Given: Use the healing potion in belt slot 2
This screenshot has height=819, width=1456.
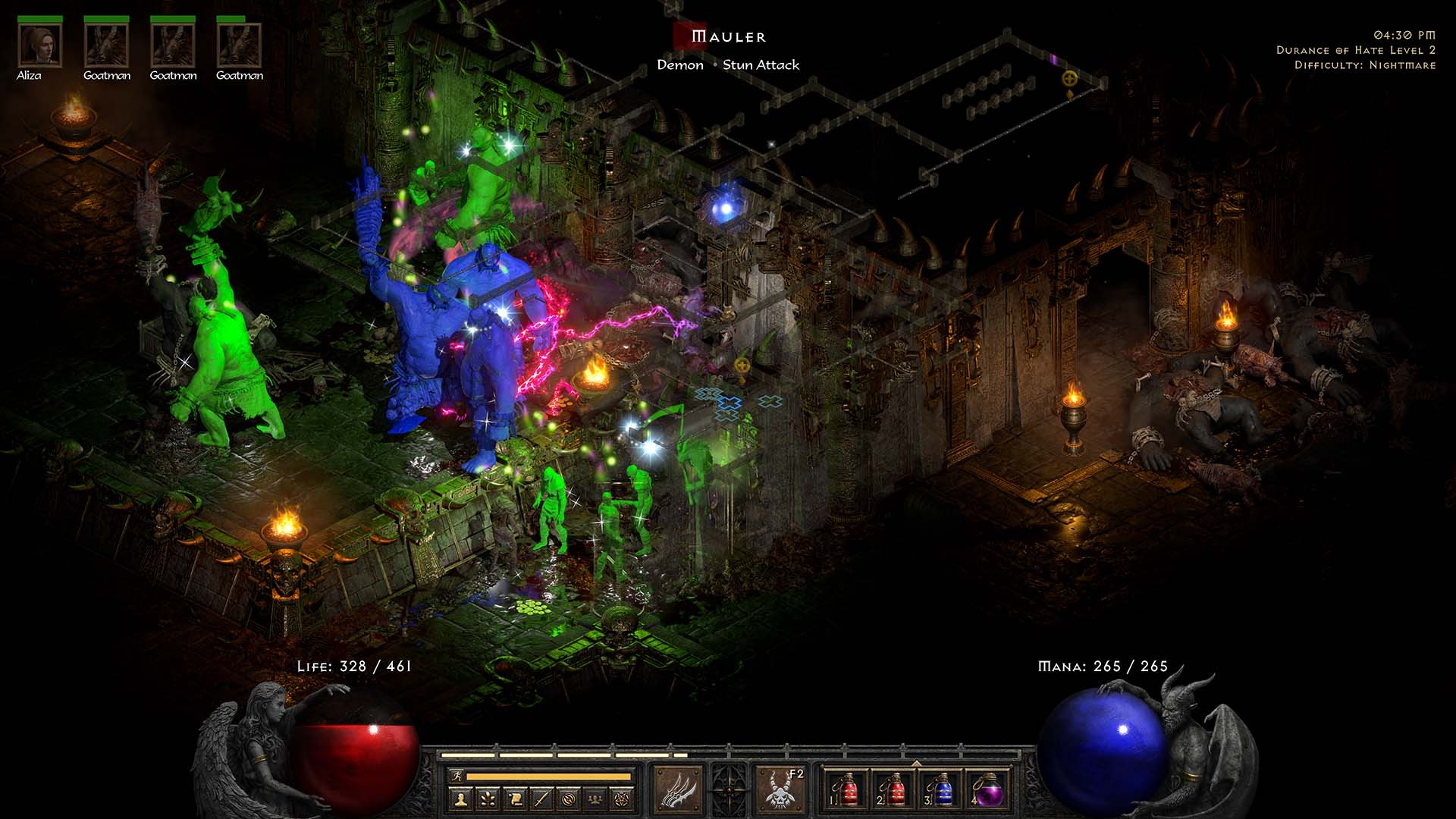Looking at the screenshot, I should point(895,790).
